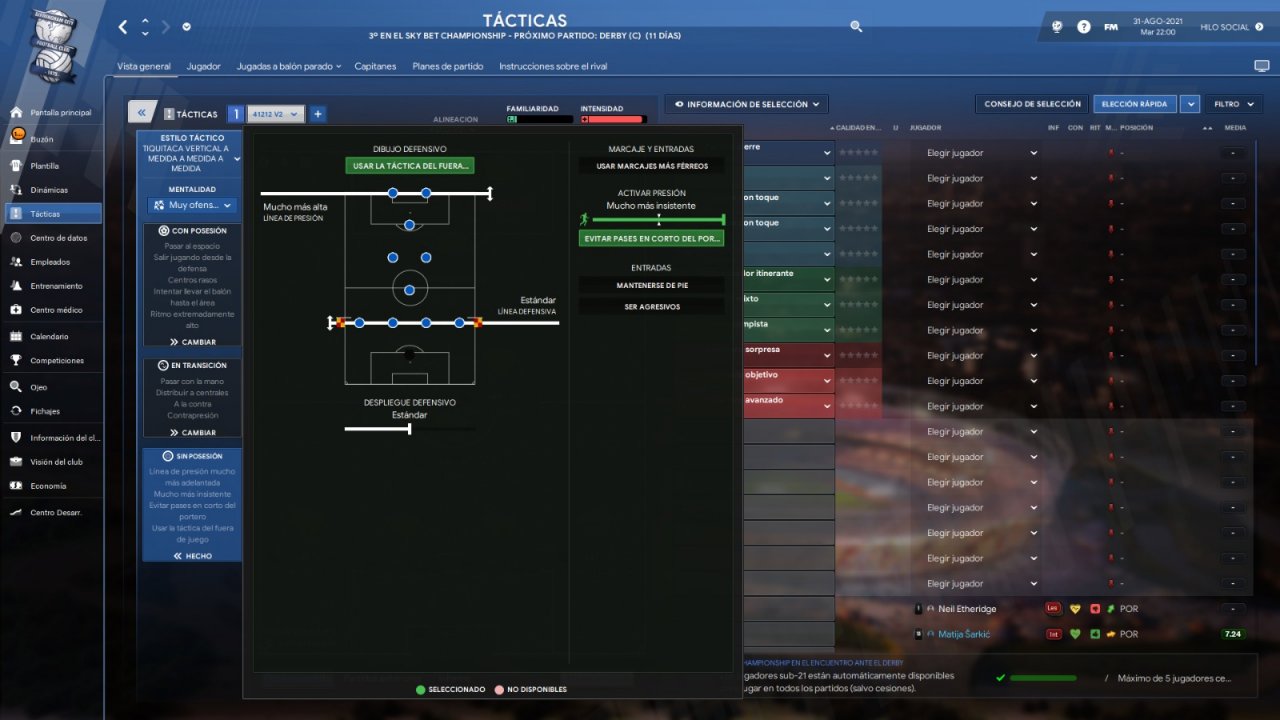Image resolution: width=1280 pixels, height=720 pixels.
Task: Choose the Mantenerse de pie tackling option
Action: point(651,285)
